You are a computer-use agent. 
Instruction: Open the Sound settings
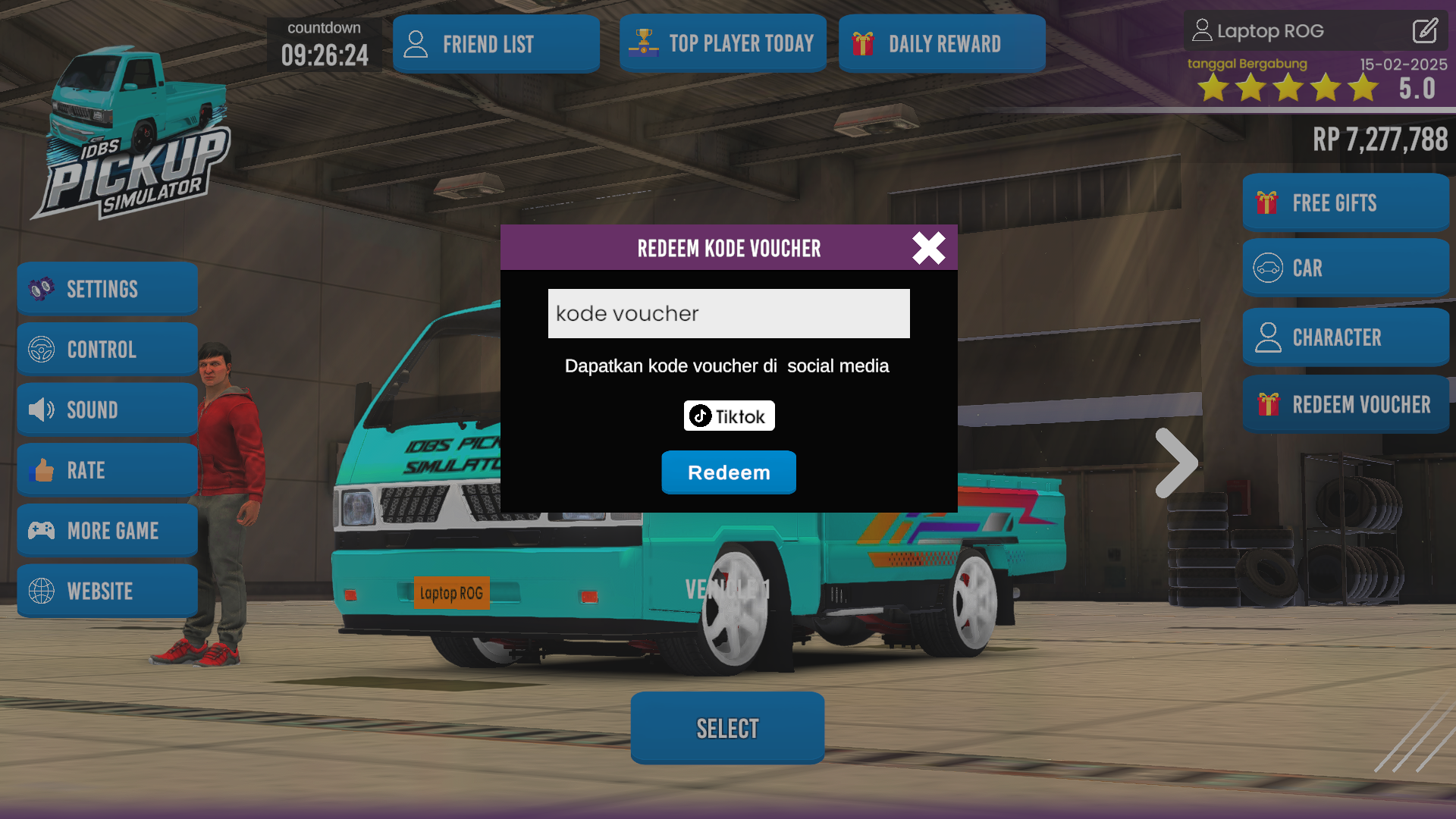coord(107,409)
